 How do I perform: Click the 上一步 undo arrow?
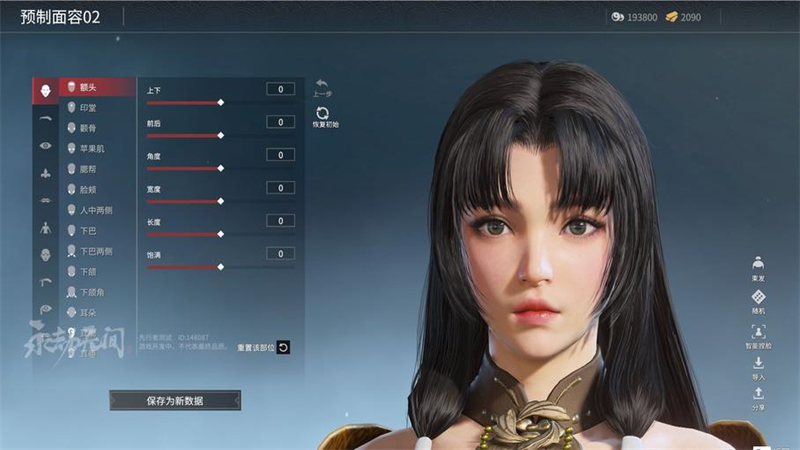coord(322,87)
